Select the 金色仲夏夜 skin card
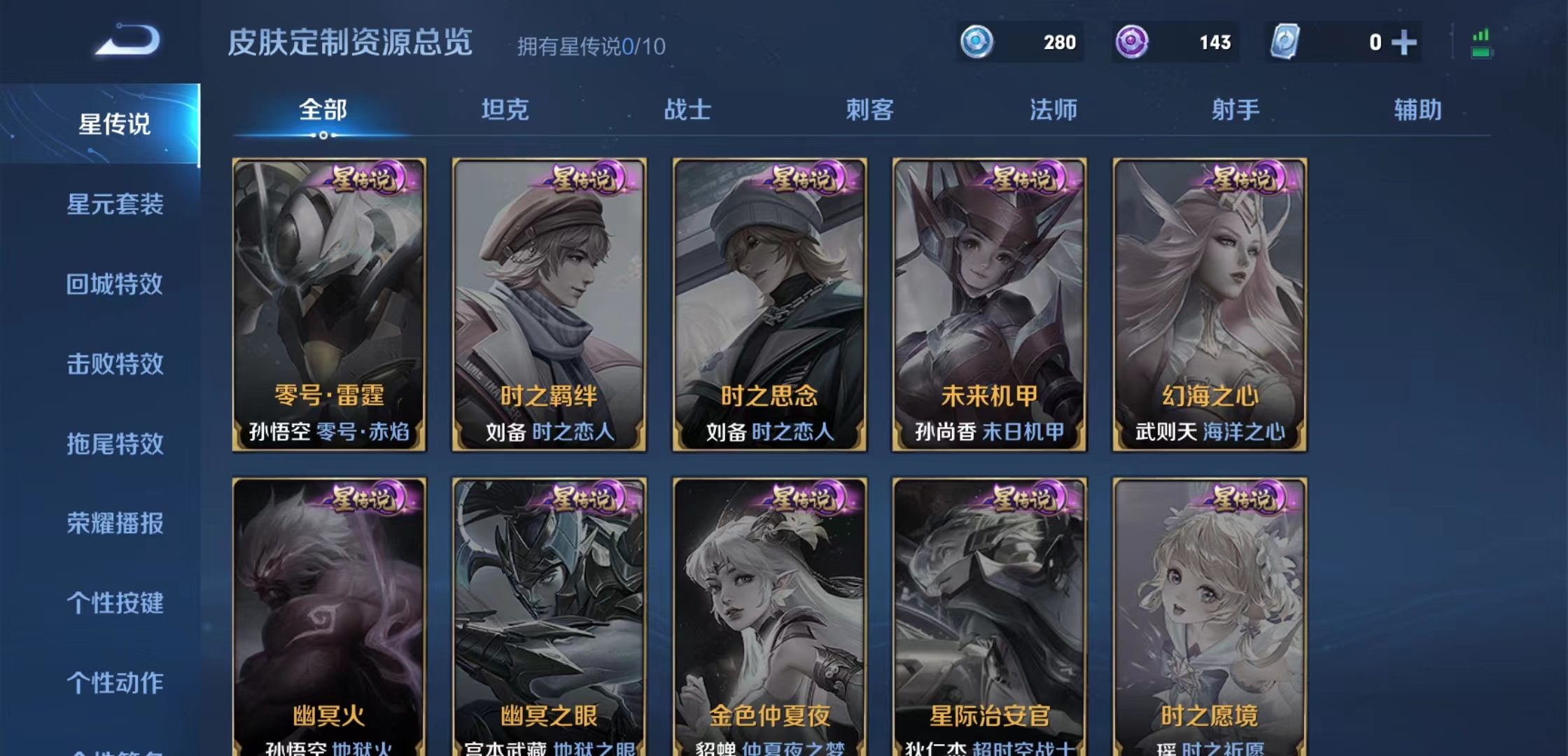Viewport: 1568px width, 756px height. [769, 616]
